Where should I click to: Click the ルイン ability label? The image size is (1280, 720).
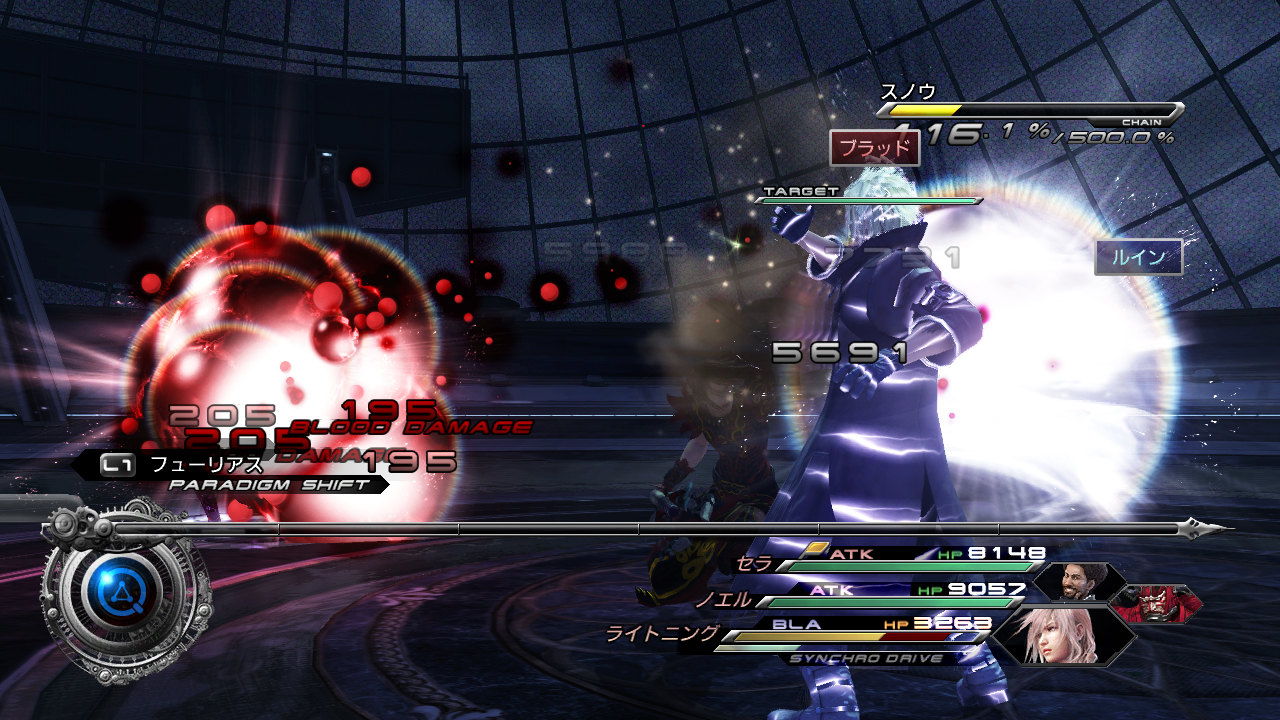1138,257
